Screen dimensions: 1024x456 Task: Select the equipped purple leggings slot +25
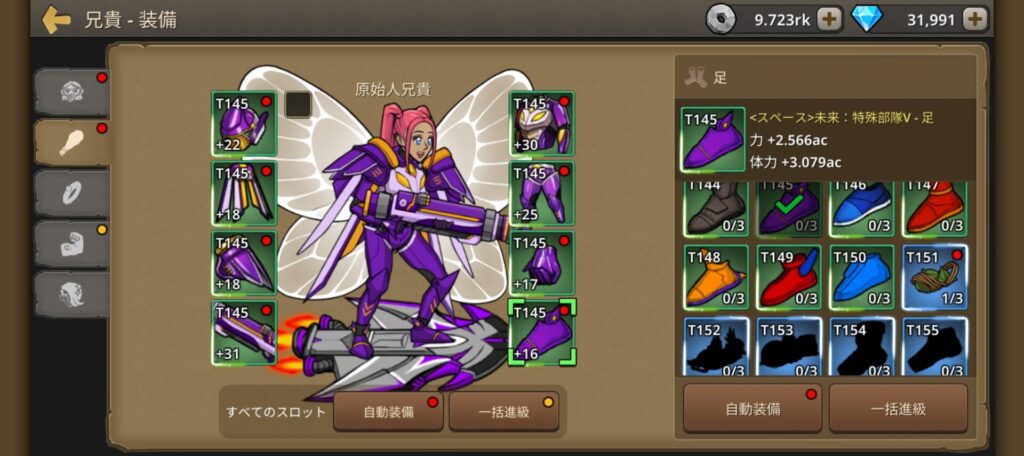pyautogui.click(x=541, y=193)
